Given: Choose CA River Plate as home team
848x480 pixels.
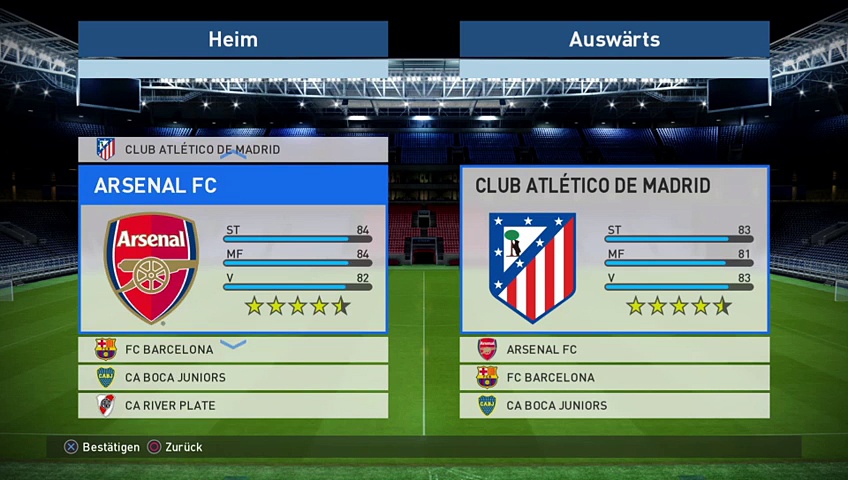Looking at the screenshot, I should [x=233, y=406].
